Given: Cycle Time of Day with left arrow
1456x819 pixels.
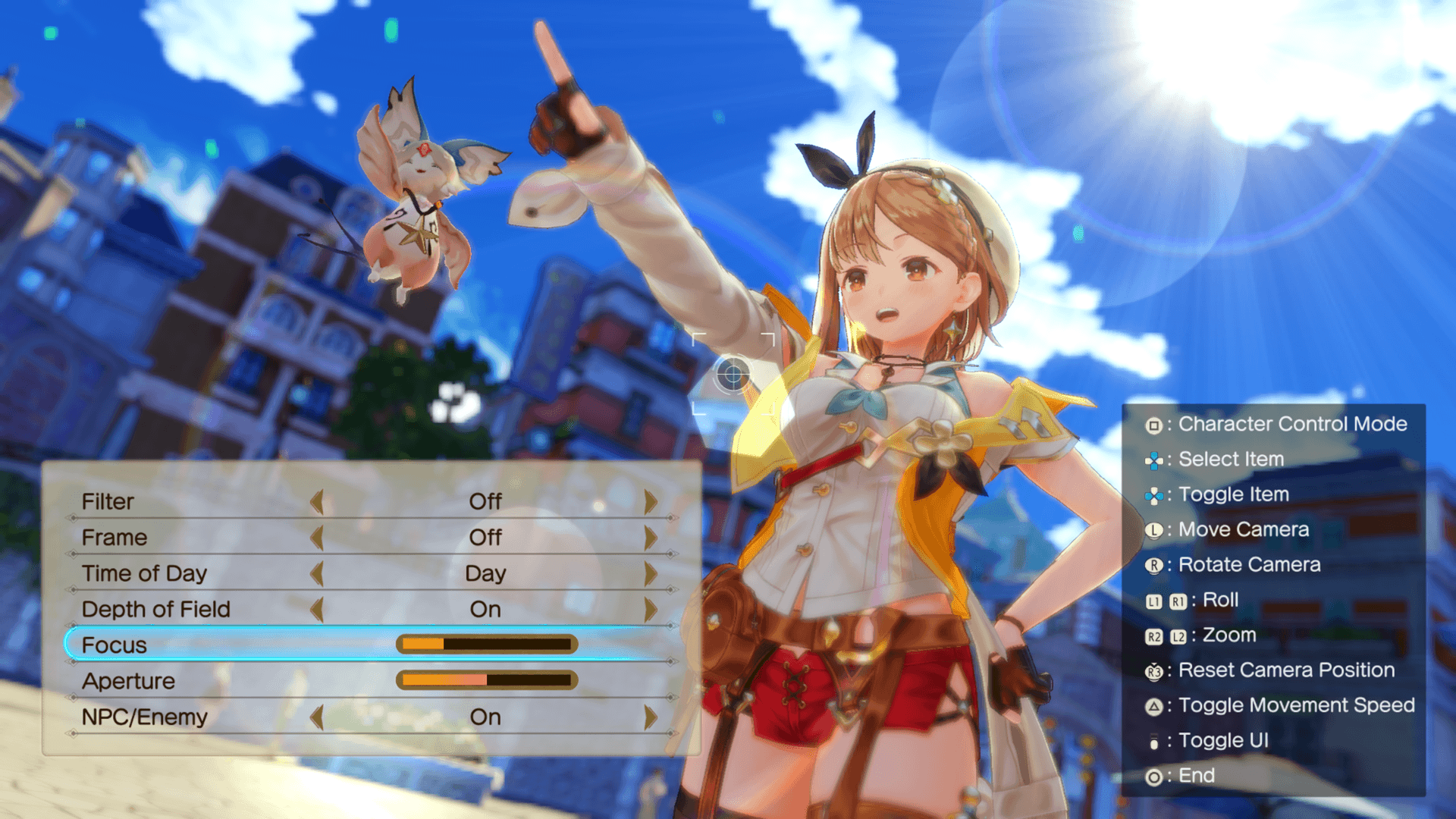Looking at the screenshot, I should pos(317,573).
